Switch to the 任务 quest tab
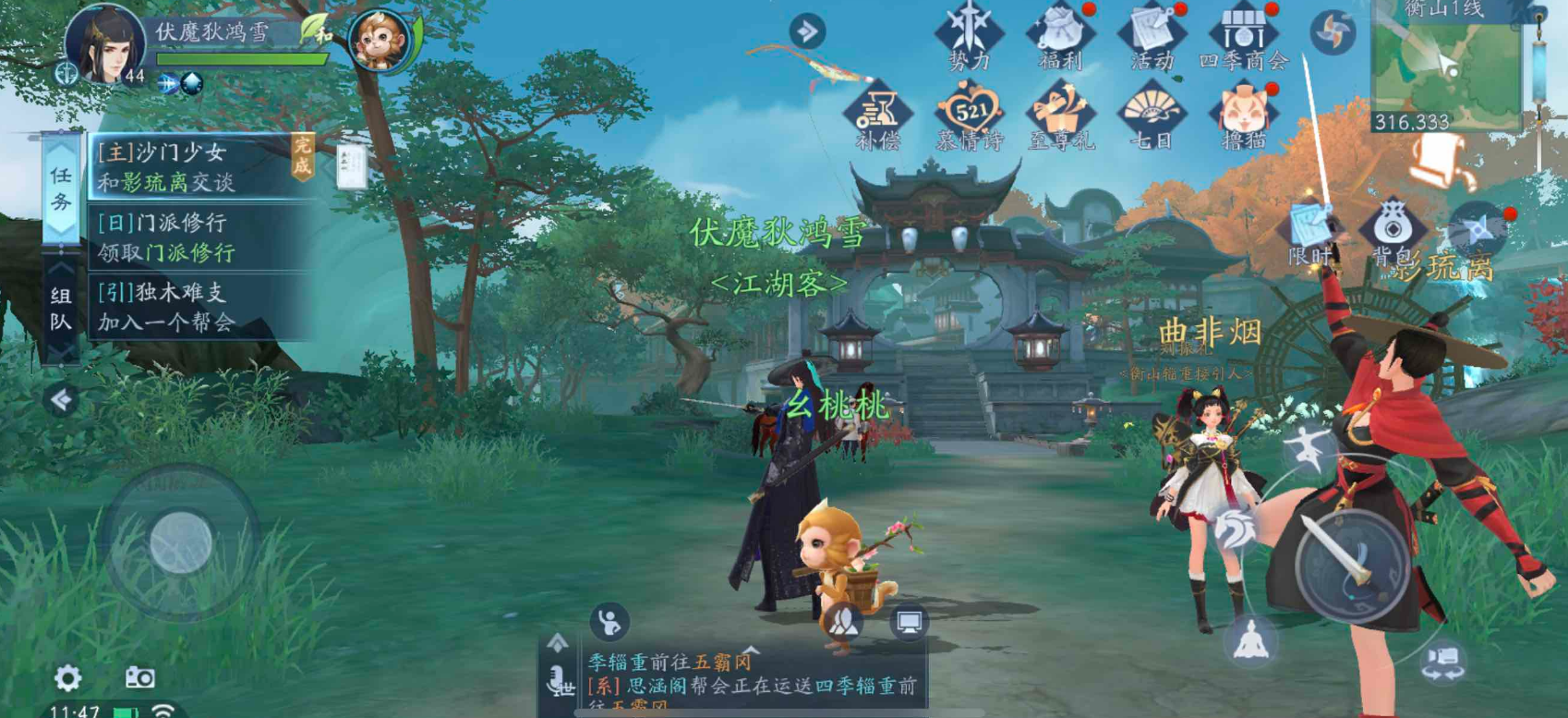1568x718 pixels. (x=61, y=188)
